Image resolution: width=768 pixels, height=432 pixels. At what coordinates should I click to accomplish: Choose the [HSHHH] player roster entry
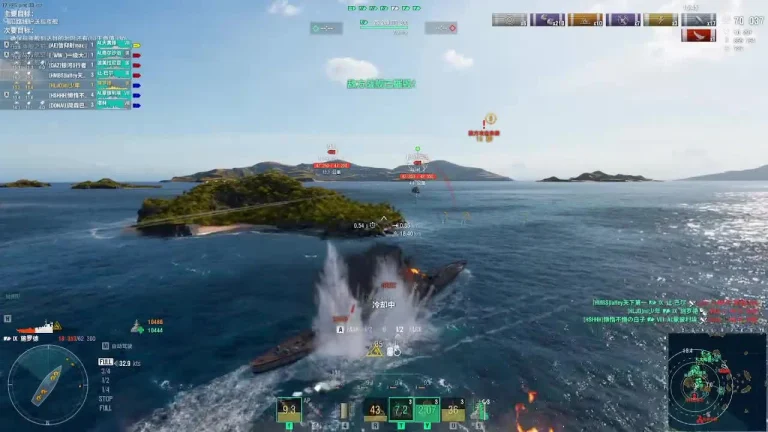point(70,93)
